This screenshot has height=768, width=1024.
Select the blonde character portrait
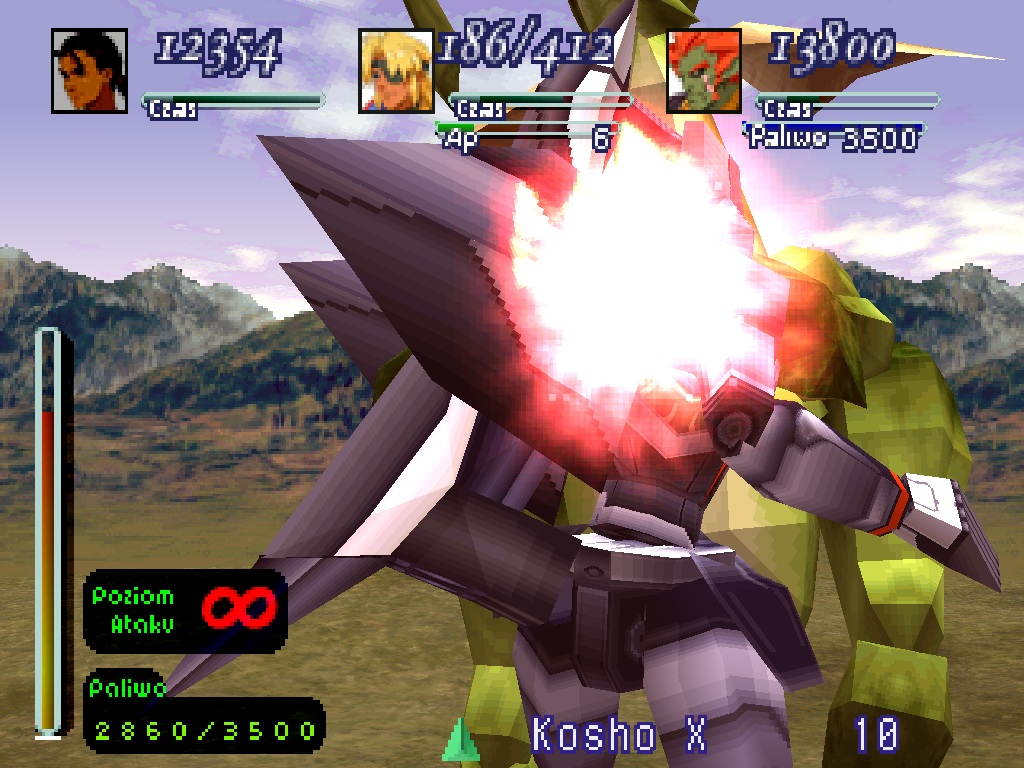(x=396, y=71)
